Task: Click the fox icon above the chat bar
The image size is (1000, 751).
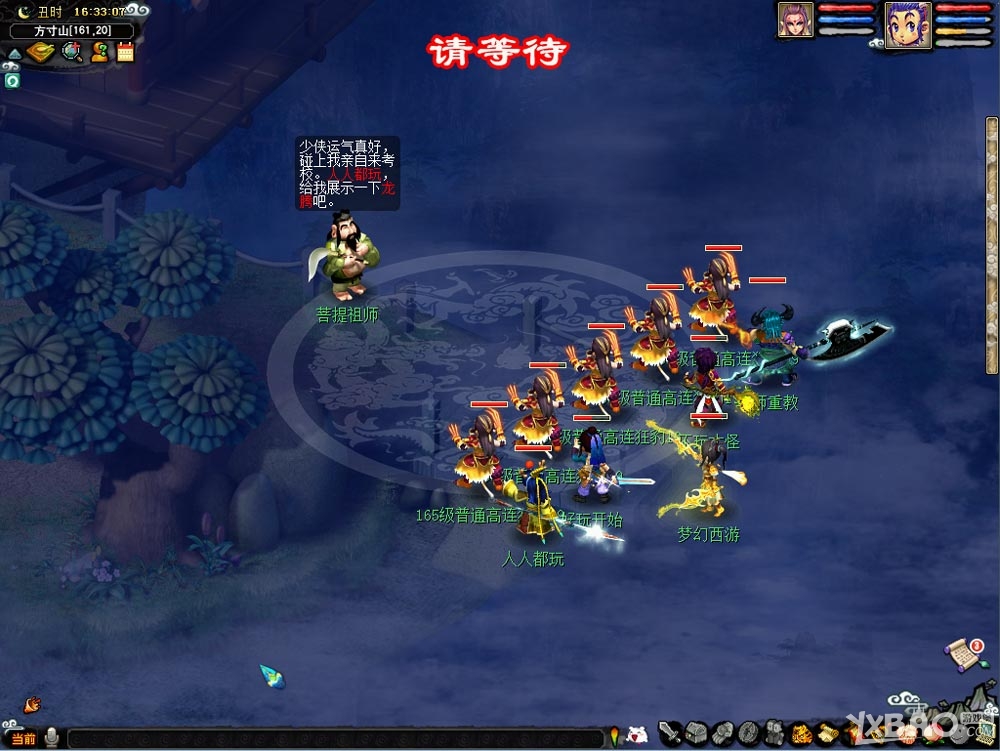Action: pos(32,704)
